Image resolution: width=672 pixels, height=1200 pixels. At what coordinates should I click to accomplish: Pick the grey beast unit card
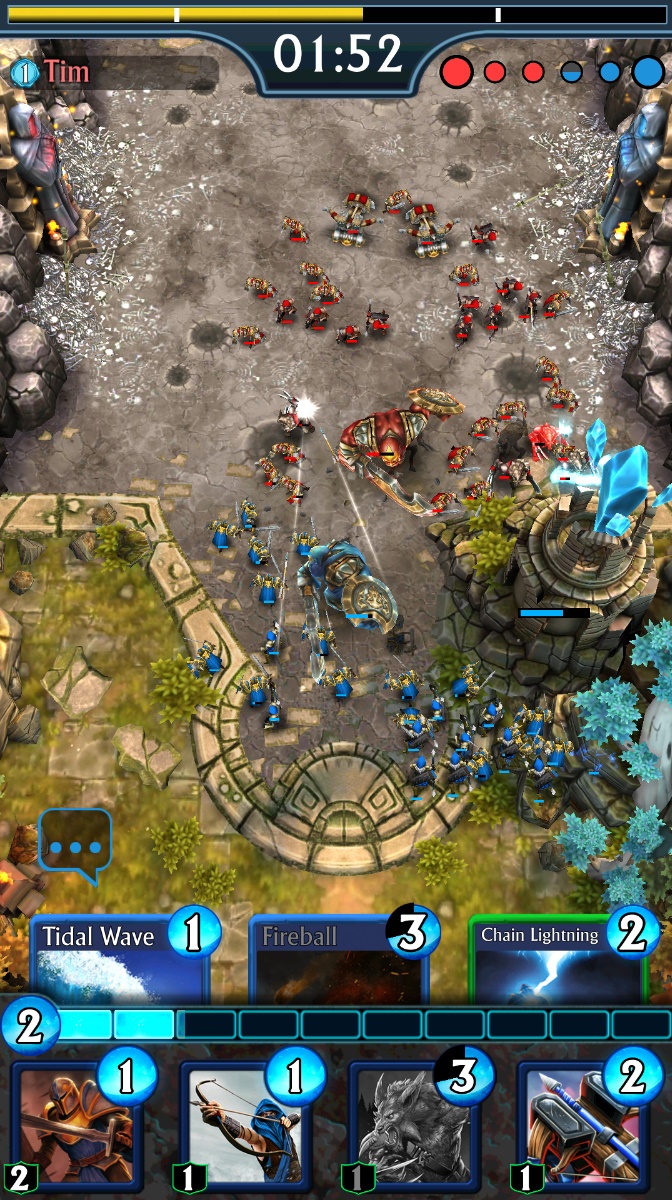(x=416, y=1126)
